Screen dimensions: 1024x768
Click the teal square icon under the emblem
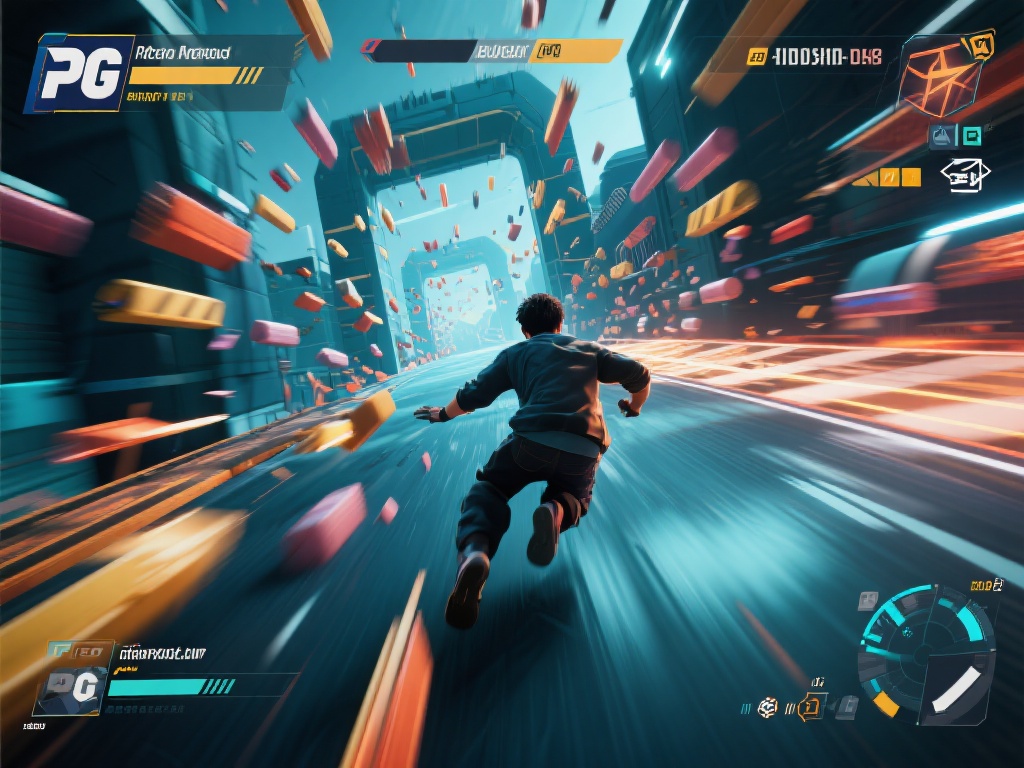tap(970, 137)
